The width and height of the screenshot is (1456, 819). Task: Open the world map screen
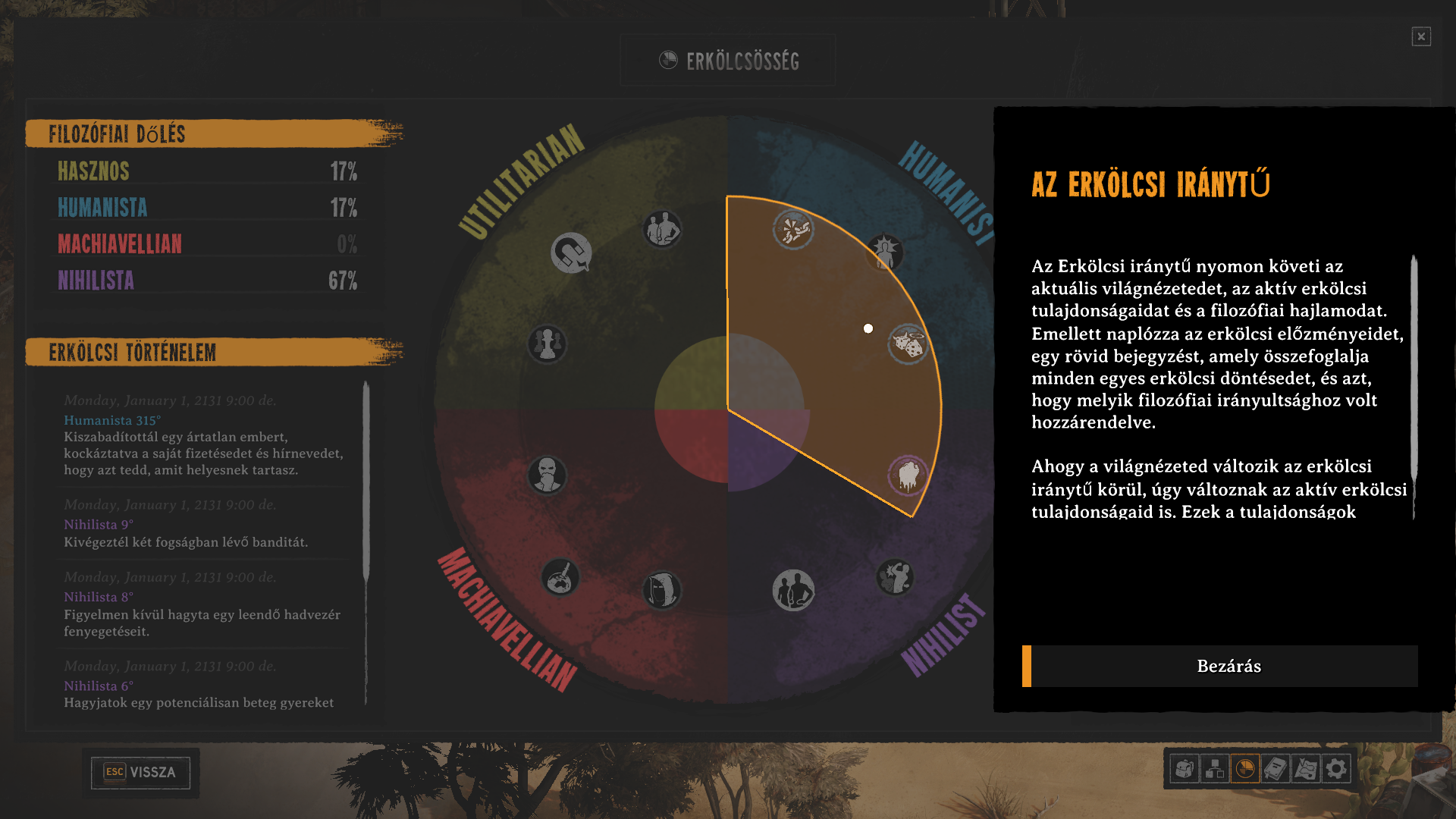(1306, 769)
